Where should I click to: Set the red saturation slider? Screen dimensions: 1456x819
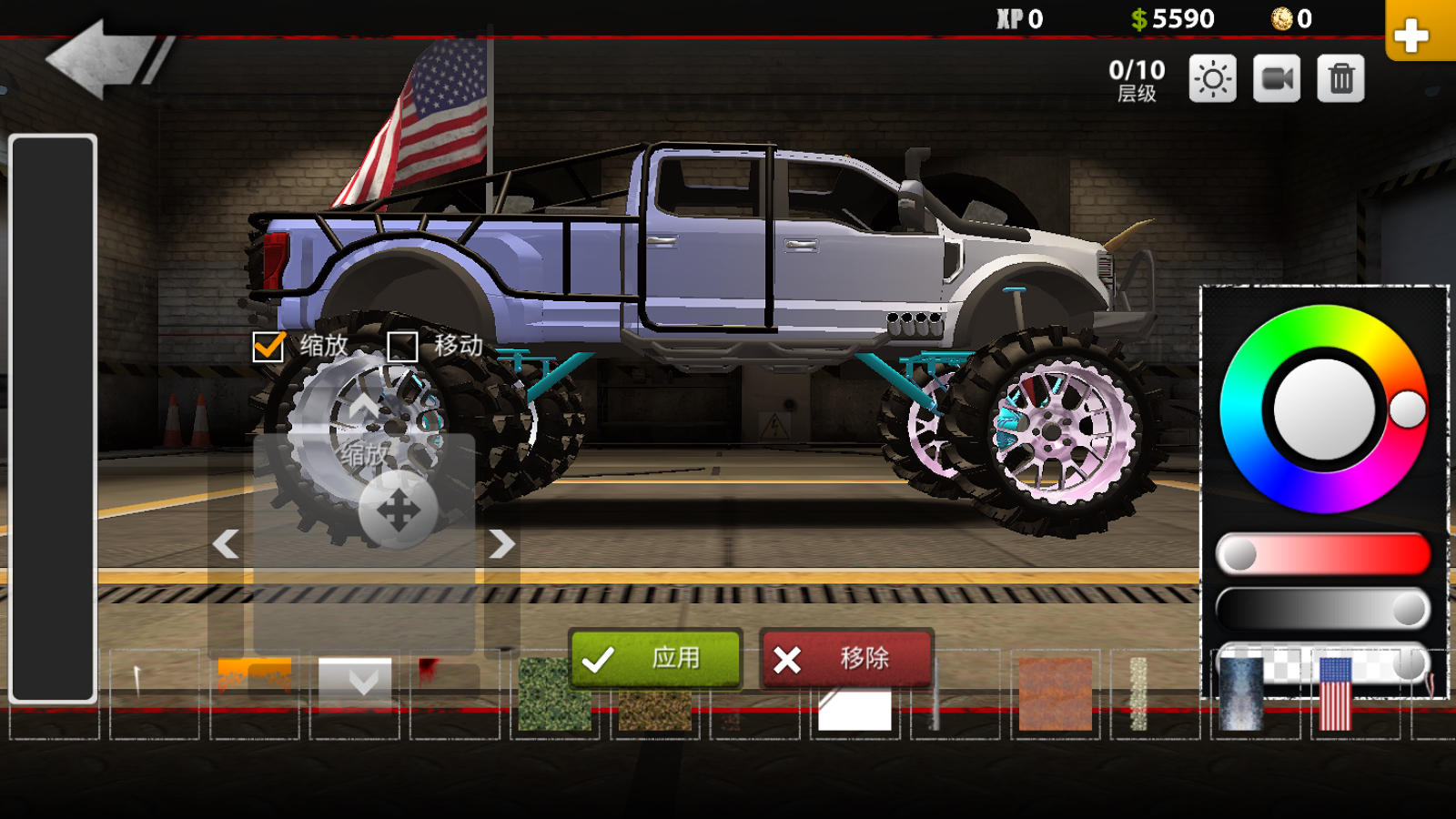click(1323, 554)
